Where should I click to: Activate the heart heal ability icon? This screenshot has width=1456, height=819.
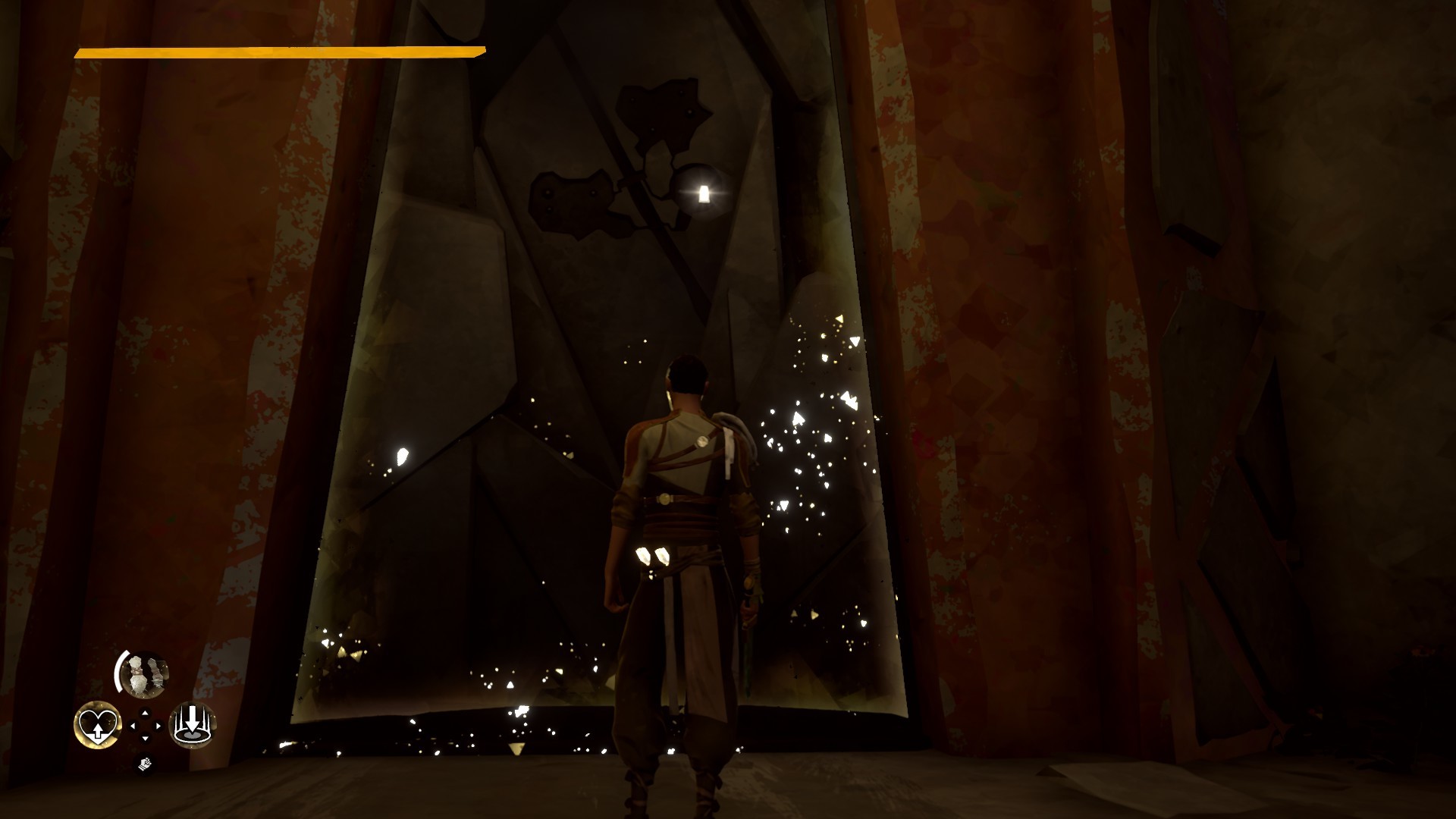click(x=98, y=722)
